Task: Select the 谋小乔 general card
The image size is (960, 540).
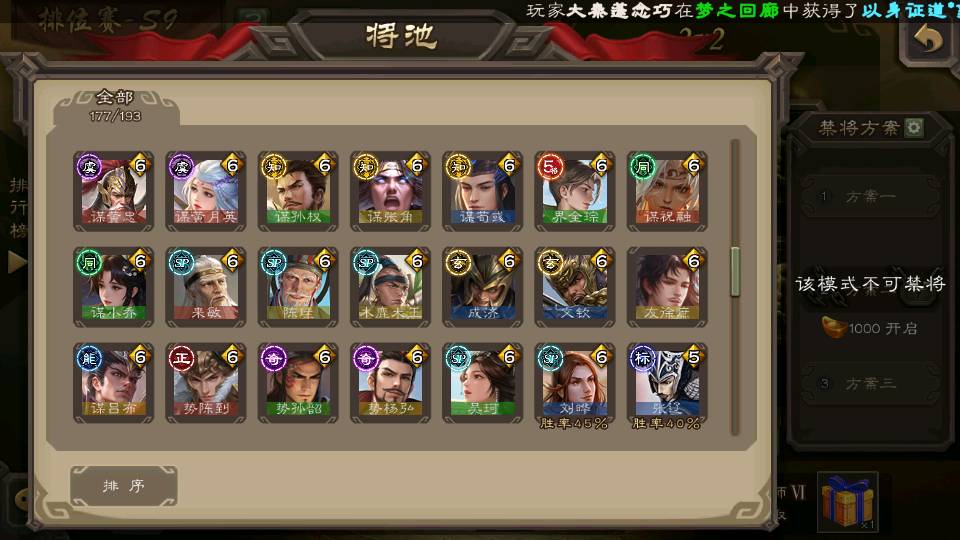Action: coord(113,286)
